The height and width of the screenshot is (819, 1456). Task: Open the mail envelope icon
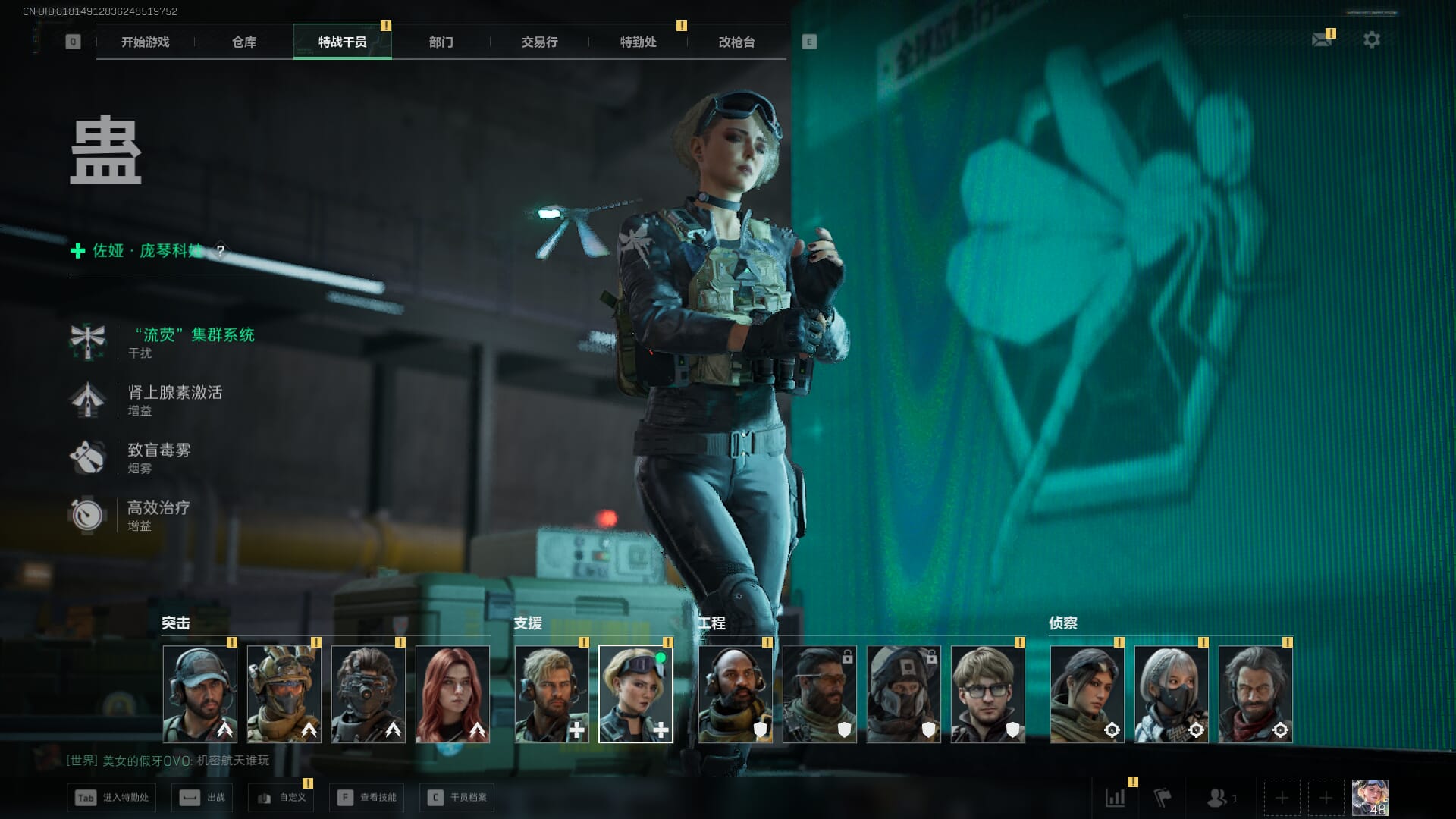(x=1322, y=39)
